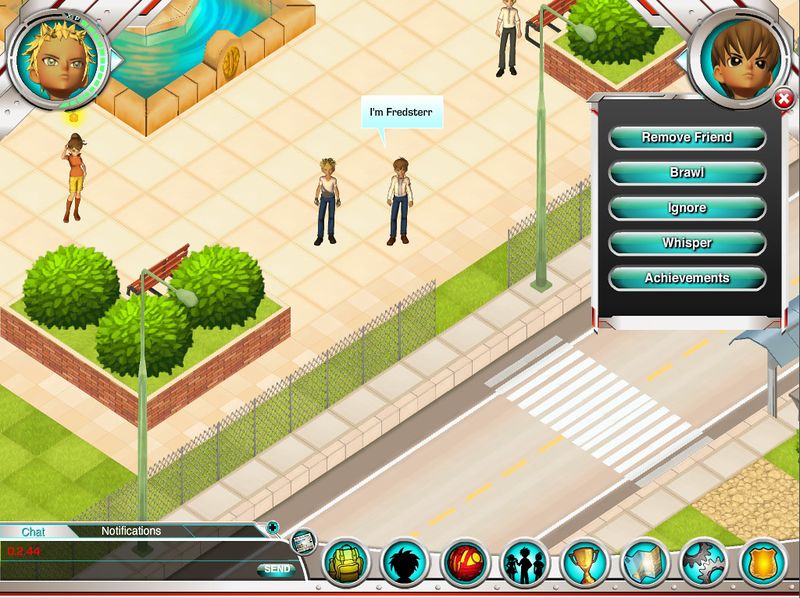The image size is (800, 598).
Task: Open the character silhouette menu
Action: click(406, 564)
